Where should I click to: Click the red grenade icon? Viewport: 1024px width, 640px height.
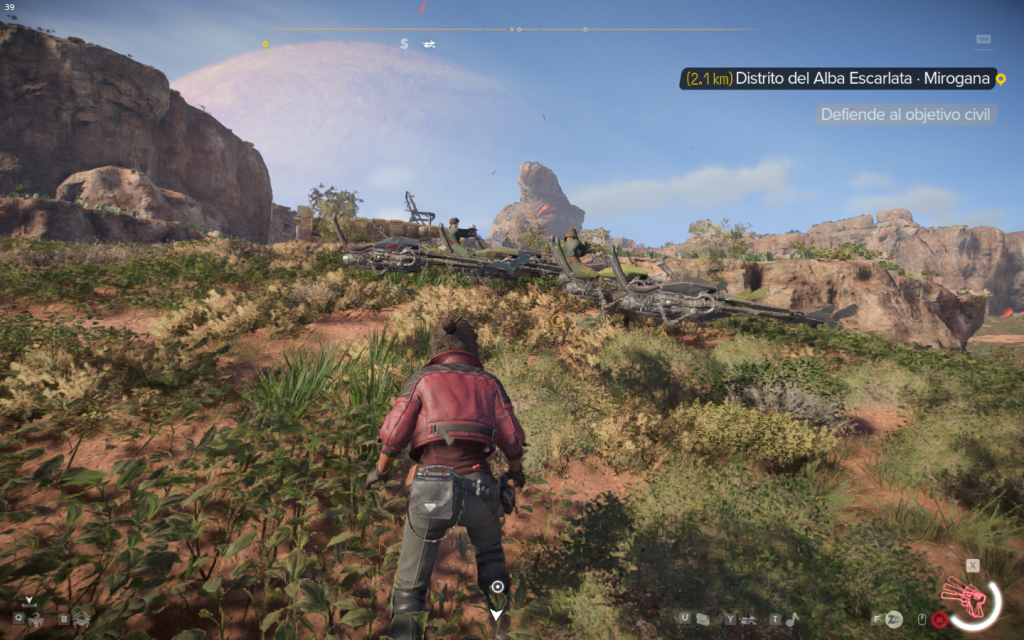point(939,619)
